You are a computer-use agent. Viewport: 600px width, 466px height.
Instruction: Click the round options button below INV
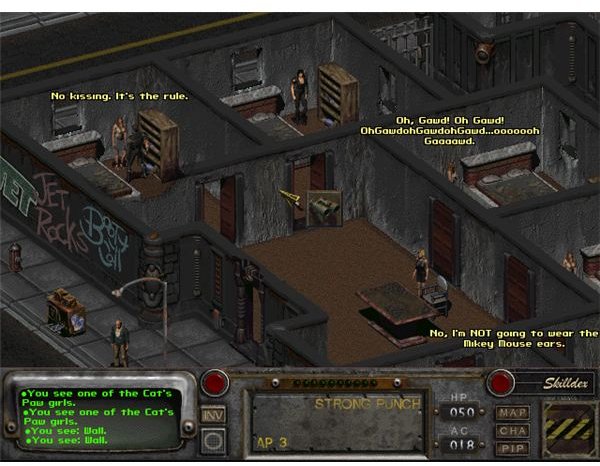[213, 439]
